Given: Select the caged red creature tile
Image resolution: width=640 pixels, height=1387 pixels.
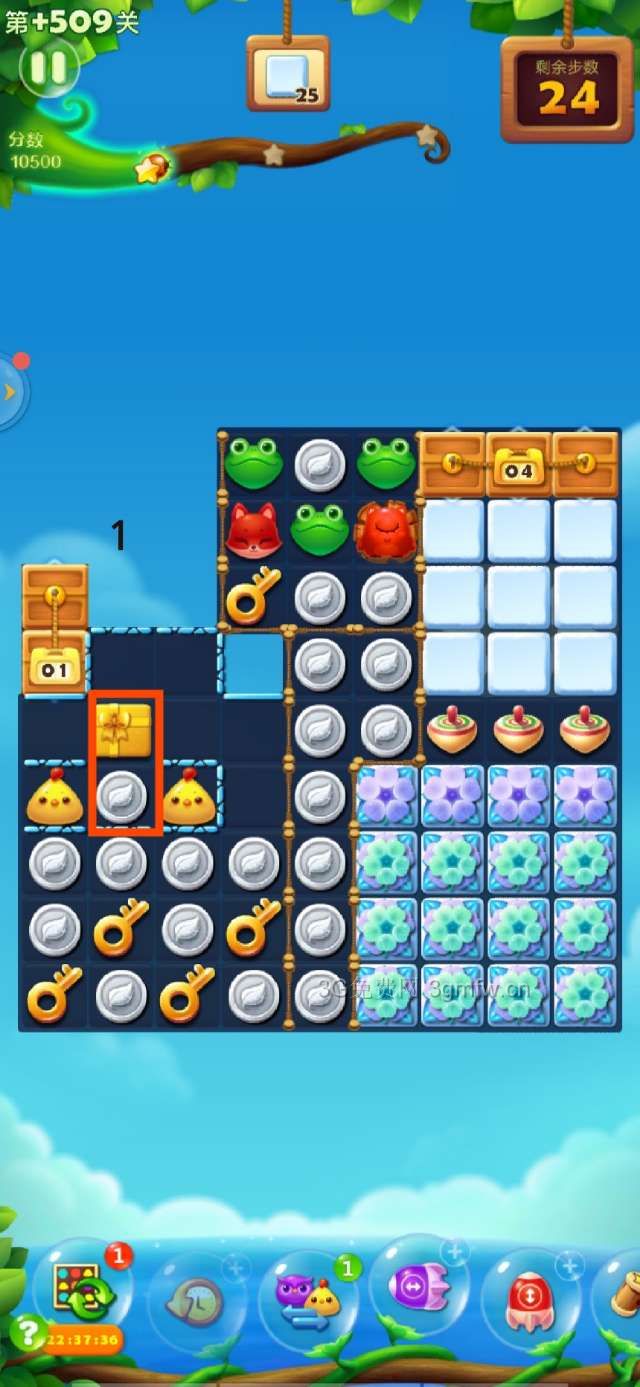Looking at the screenshot, I should click(x=386, y=530).
